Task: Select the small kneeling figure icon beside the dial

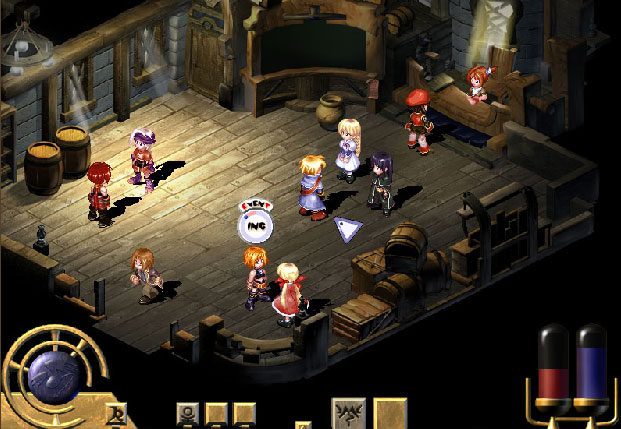Action: coord(115,412)
